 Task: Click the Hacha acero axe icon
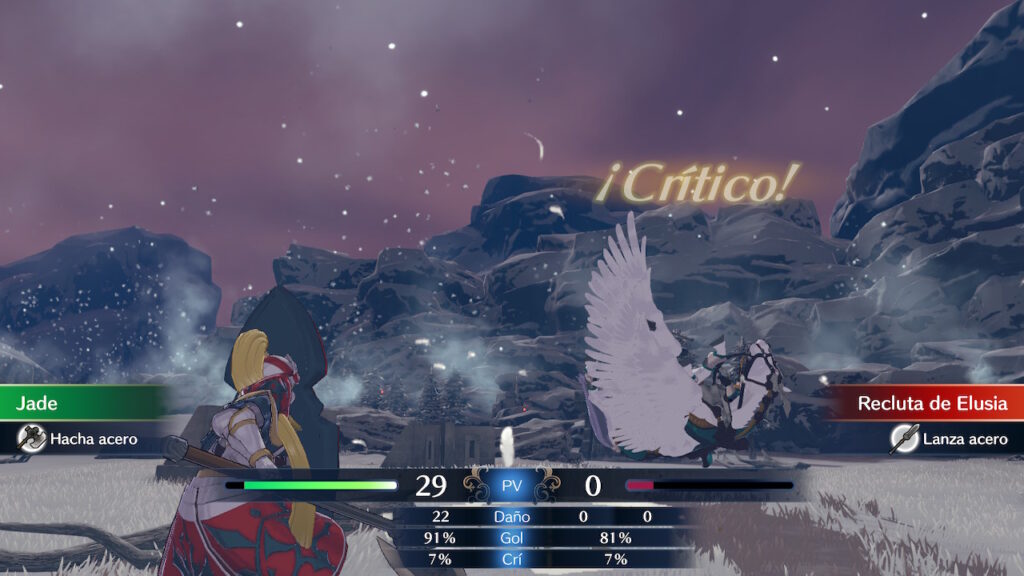32,438
